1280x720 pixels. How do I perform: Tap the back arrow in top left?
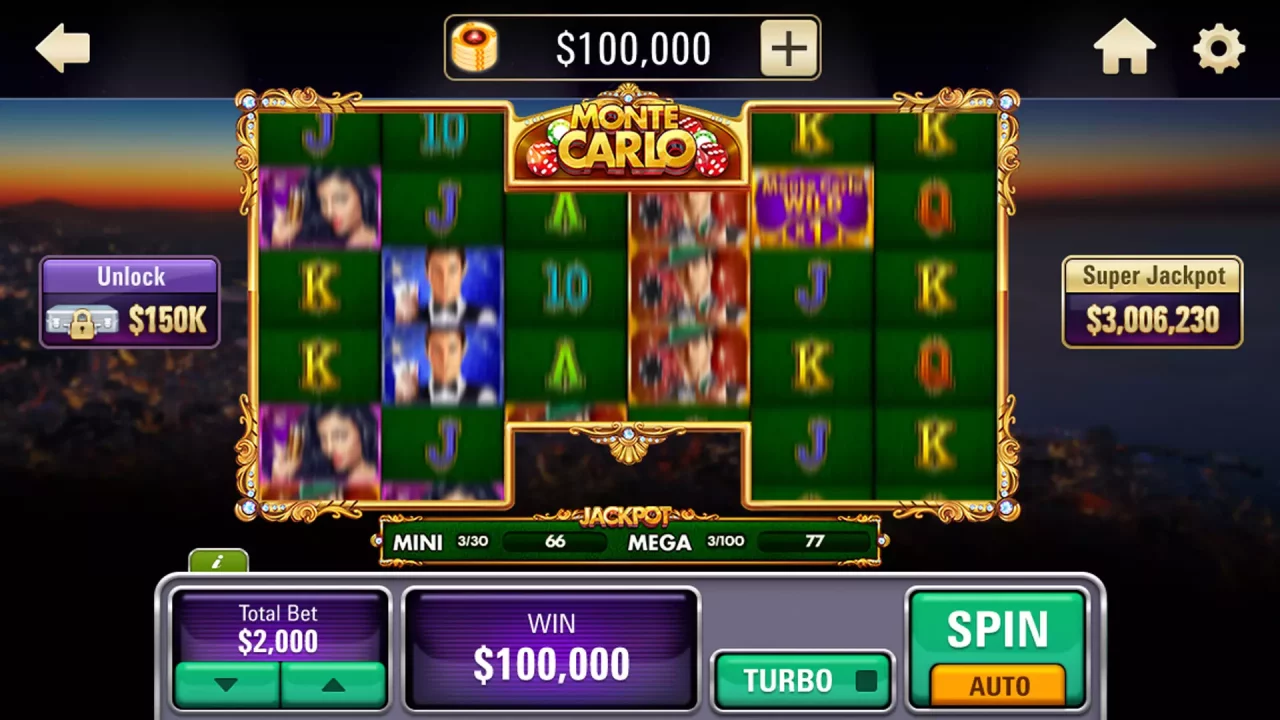tap(62, 47)
